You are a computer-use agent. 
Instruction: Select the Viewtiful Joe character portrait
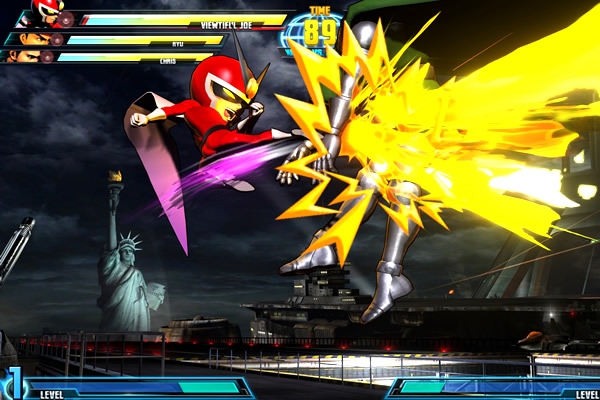point(46,13)
